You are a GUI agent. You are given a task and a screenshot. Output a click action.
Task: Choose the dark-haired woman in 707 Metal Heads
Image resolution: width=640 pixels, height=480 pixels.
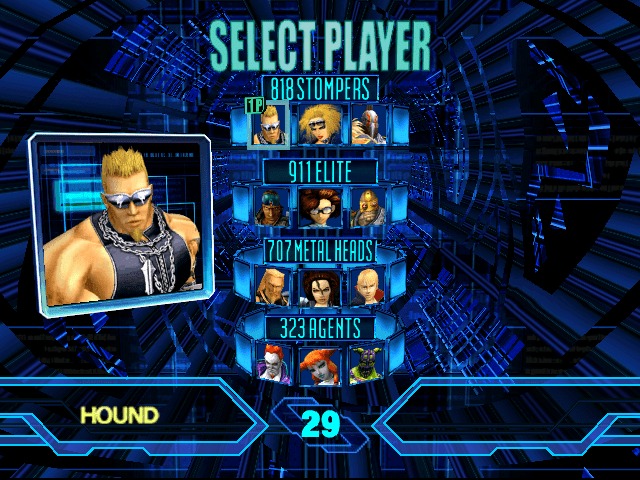[x=319, y=286]
